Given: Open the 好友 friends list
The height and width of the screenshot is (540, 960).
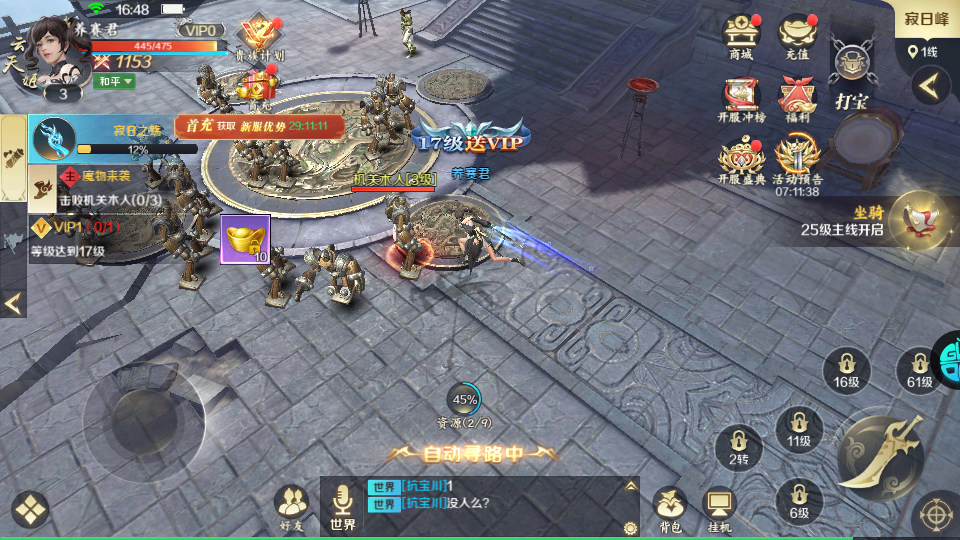Looking at the screenshot, I should pyautogui.click(x=292, y=506).
